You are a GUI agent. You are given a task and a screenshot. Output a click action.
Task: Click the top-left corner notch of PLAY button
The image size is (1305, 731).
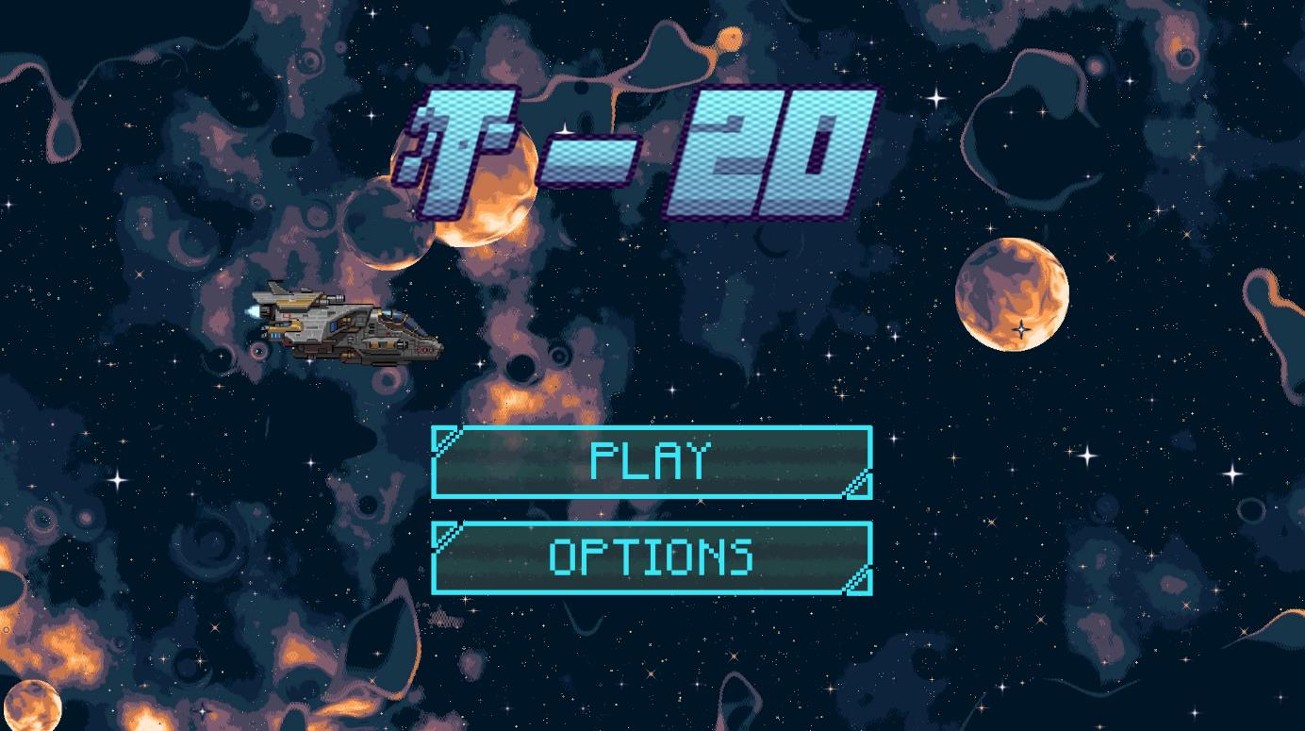[x=448, y=443]
